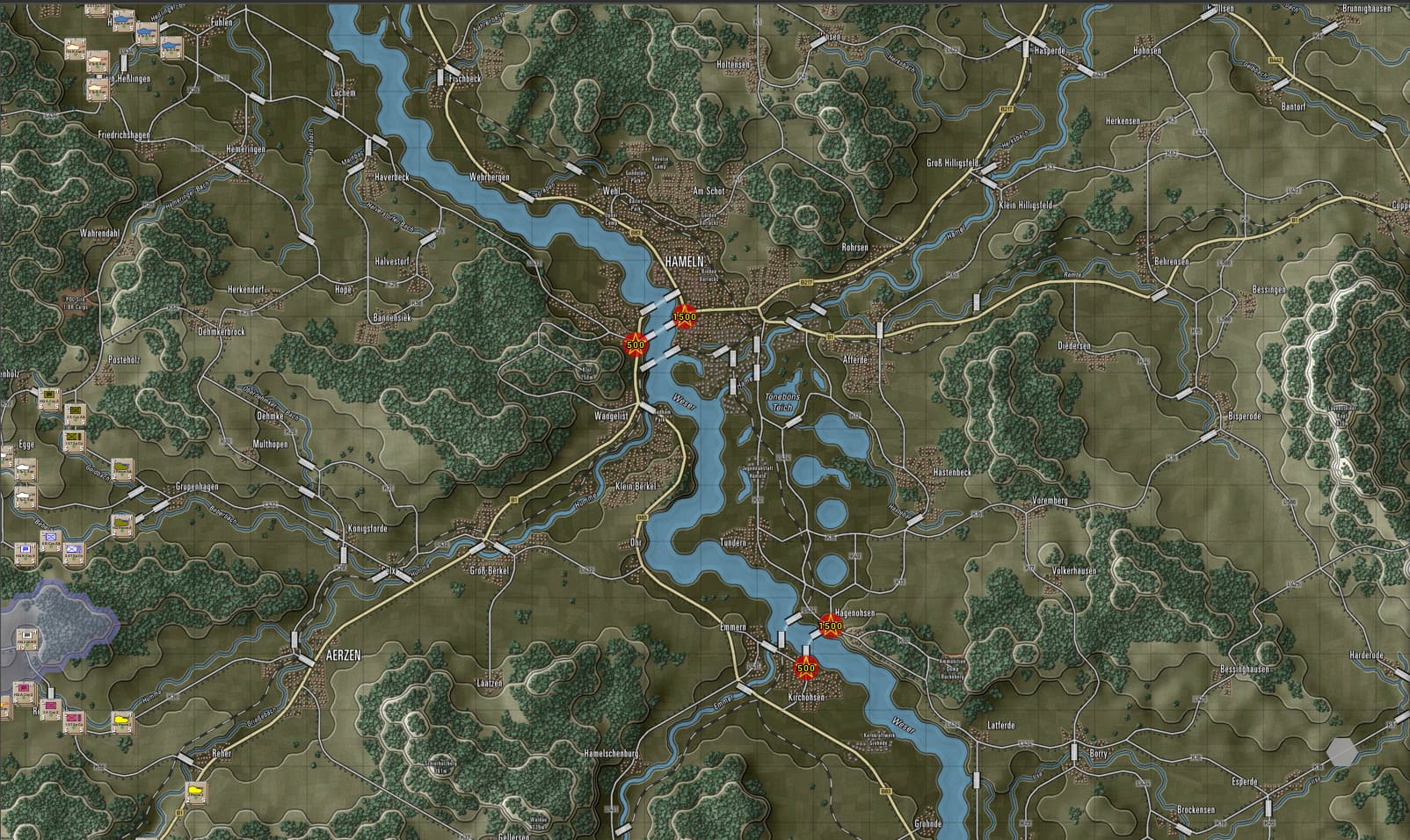Pick the yellow vehicle counter beside the Humme stream
Screen dimensions: 1410x840
[x=121, y=721]
